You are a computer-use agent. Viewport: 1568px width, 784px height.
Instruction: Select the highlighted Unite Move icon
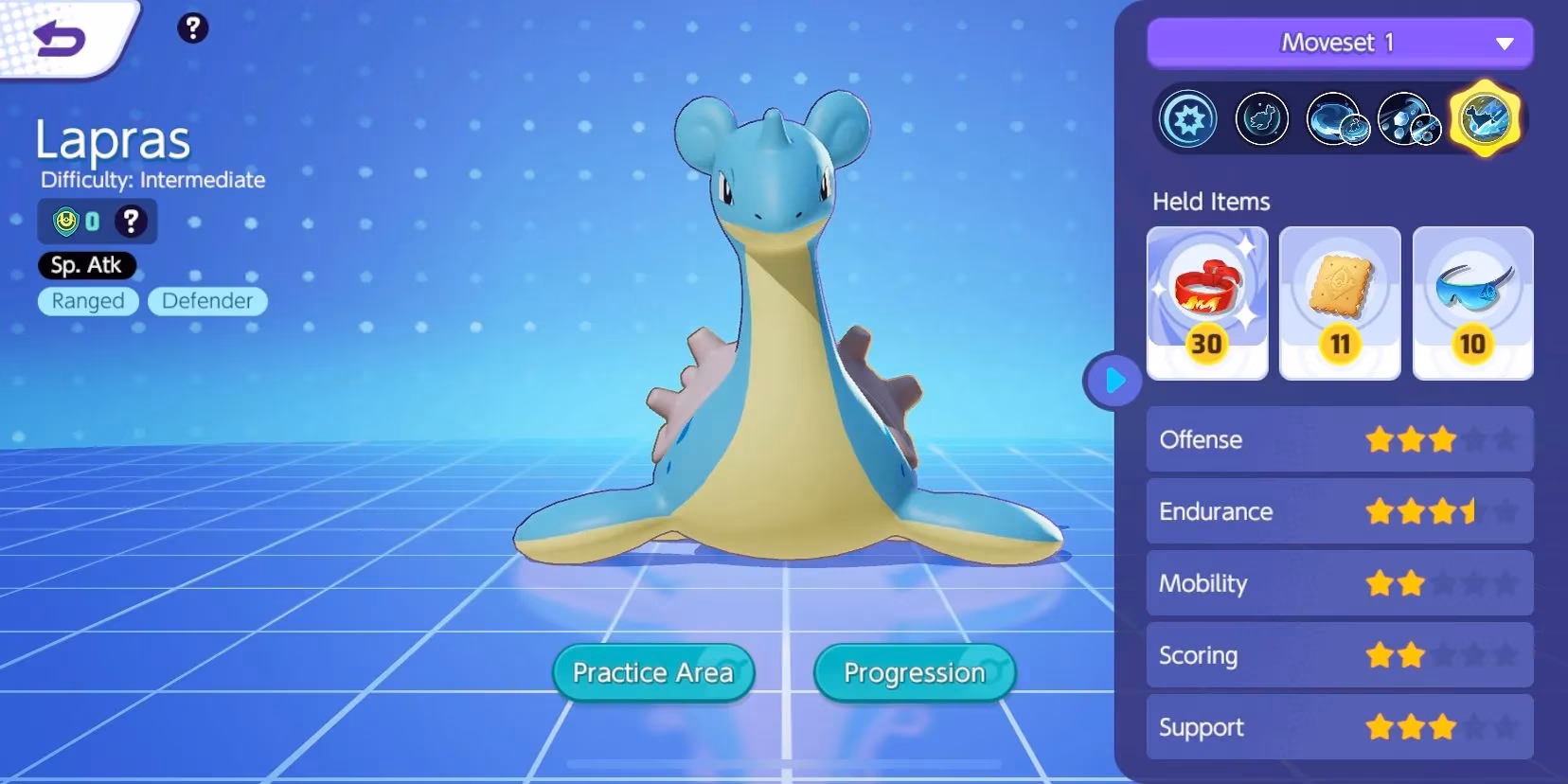[x=1486, y=117]
